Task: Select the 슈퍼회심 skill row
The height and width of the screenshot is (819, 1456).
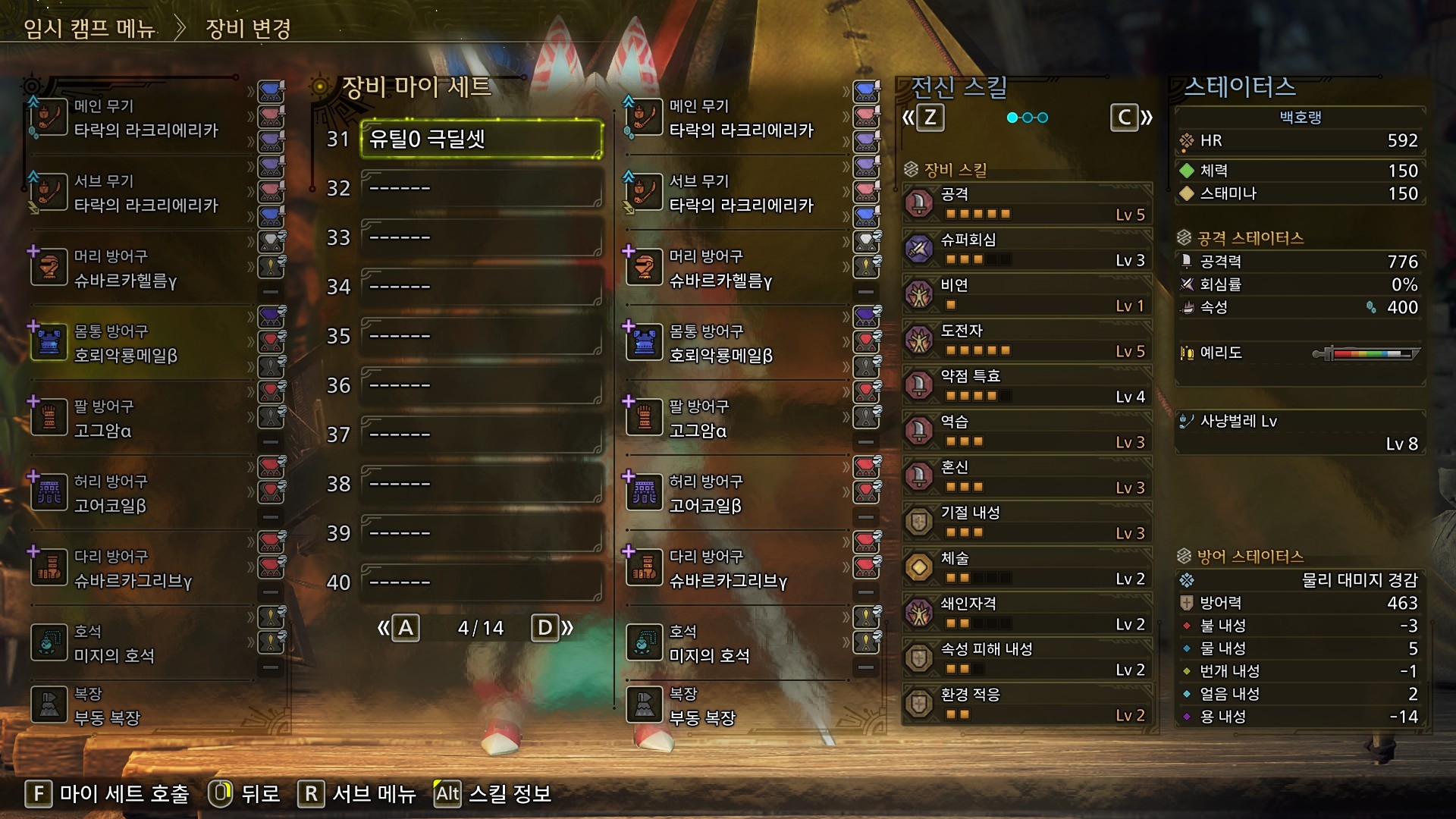Action: coord(1027,249)
